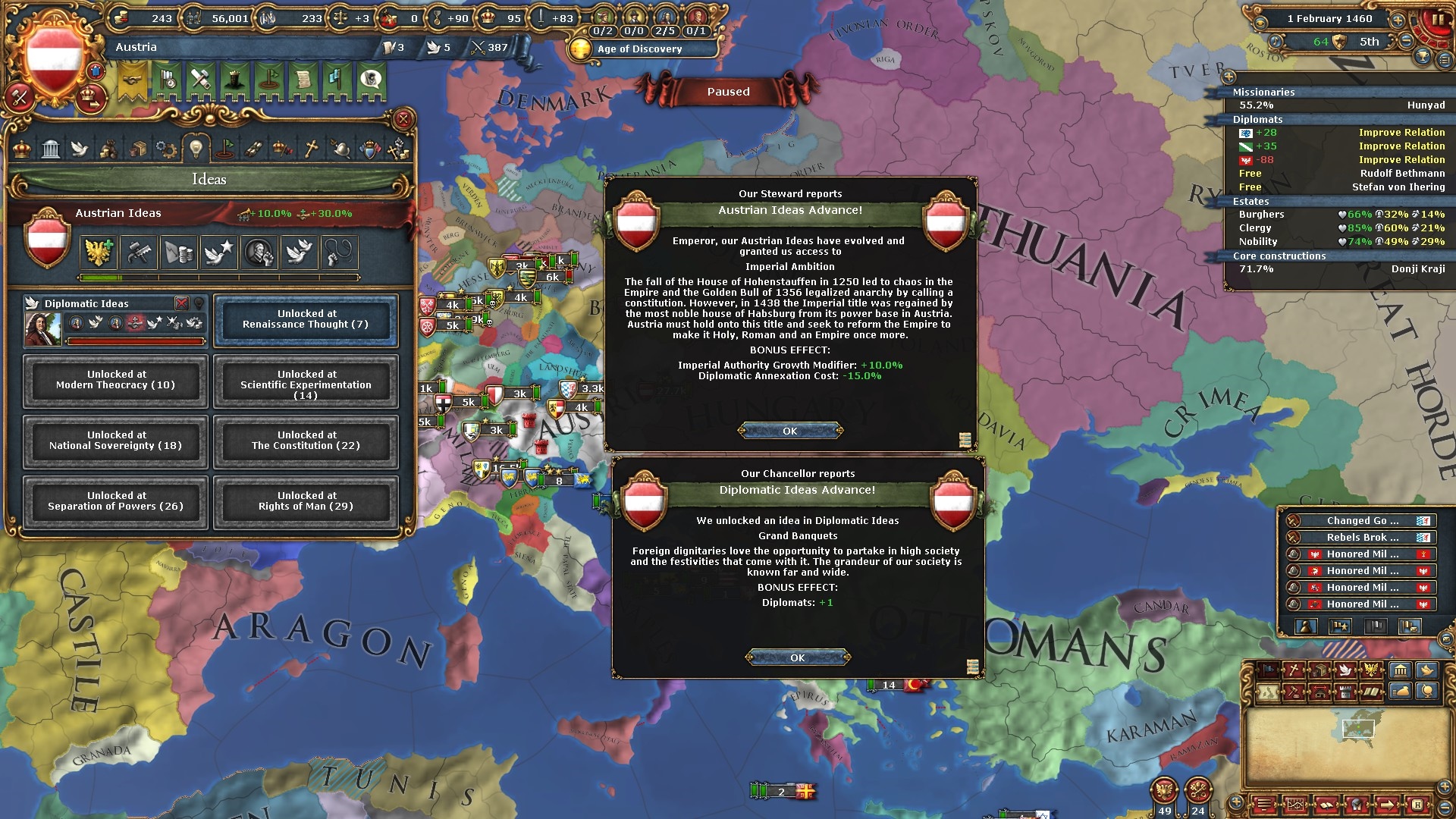Dismiss the Diplomatic Ideas Advance popup with OK

(797, 657)
